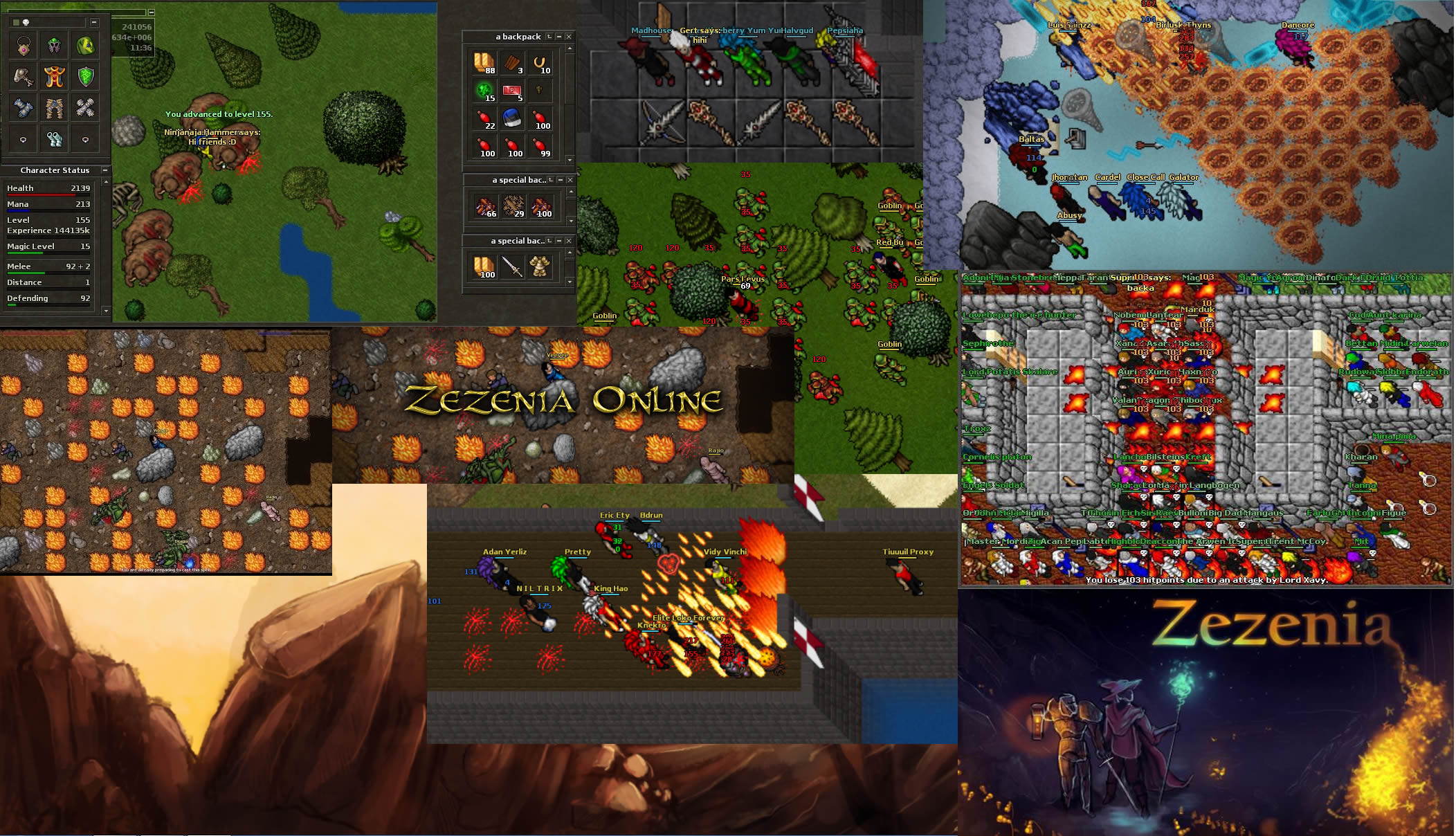Screen dimensions: 1456x836
Task: Choose the golden armor in the special backpack
Action: point(540,267)
